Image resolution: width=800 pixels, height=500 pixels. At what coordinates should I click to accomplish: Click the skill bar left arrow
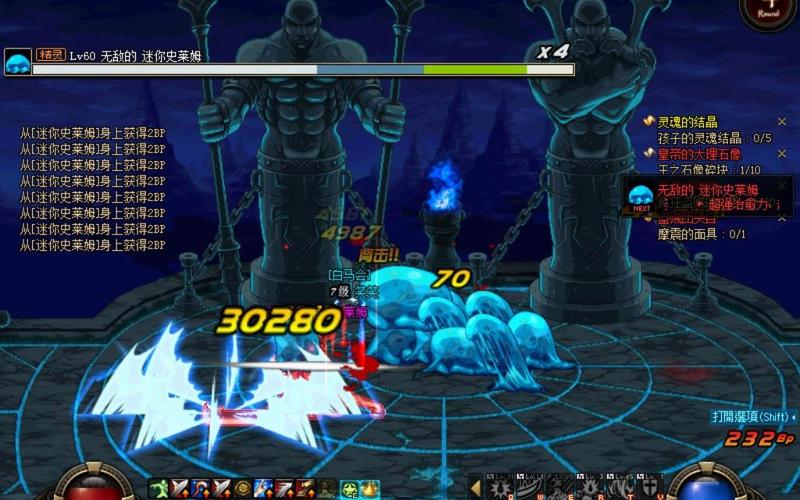point(475,487)
